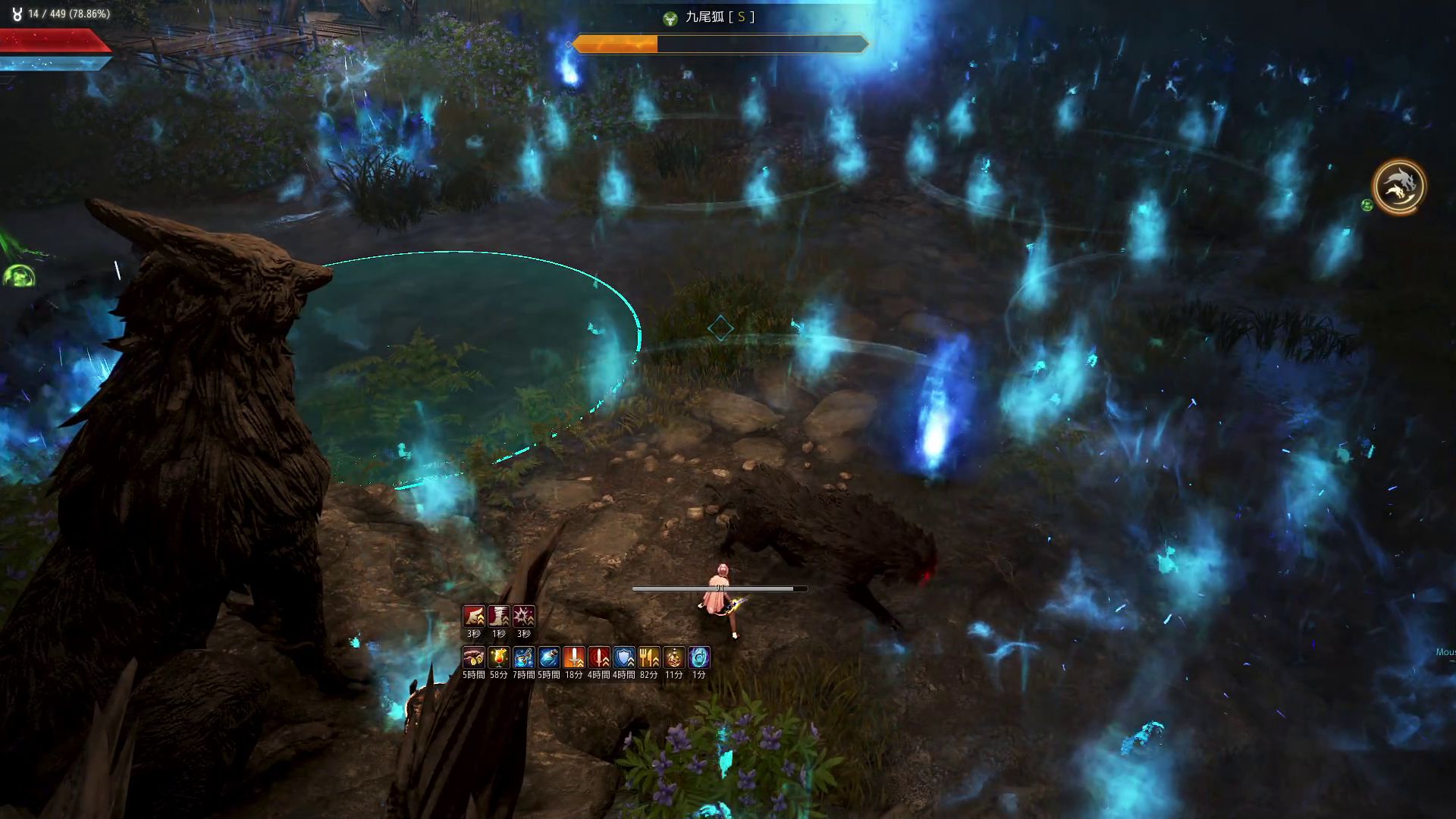
Task: Click the red sword attack buff
Action: point(599,657)
